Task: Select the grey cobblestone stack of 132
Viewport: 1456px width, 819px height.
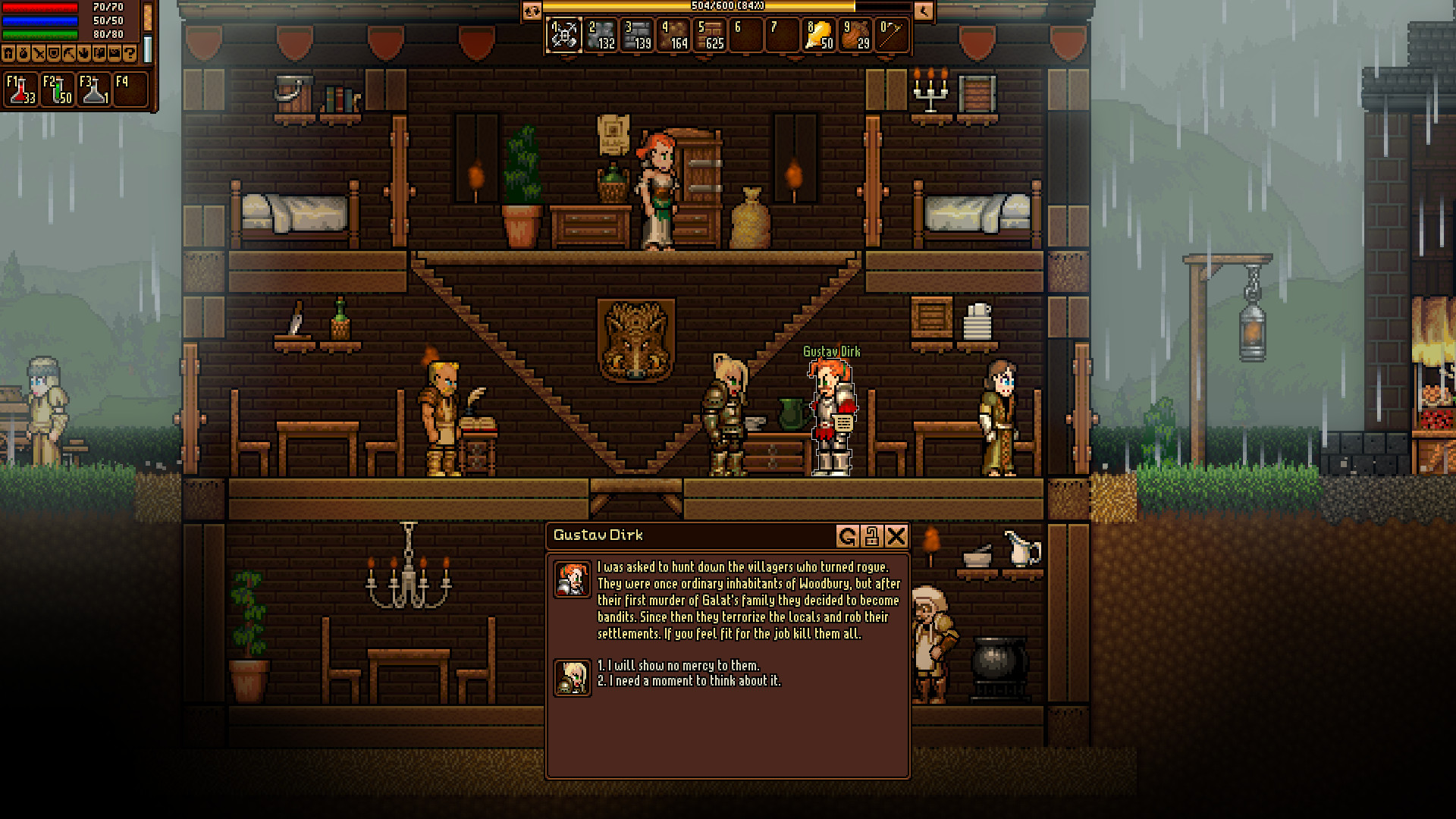Action: [601, 35]
